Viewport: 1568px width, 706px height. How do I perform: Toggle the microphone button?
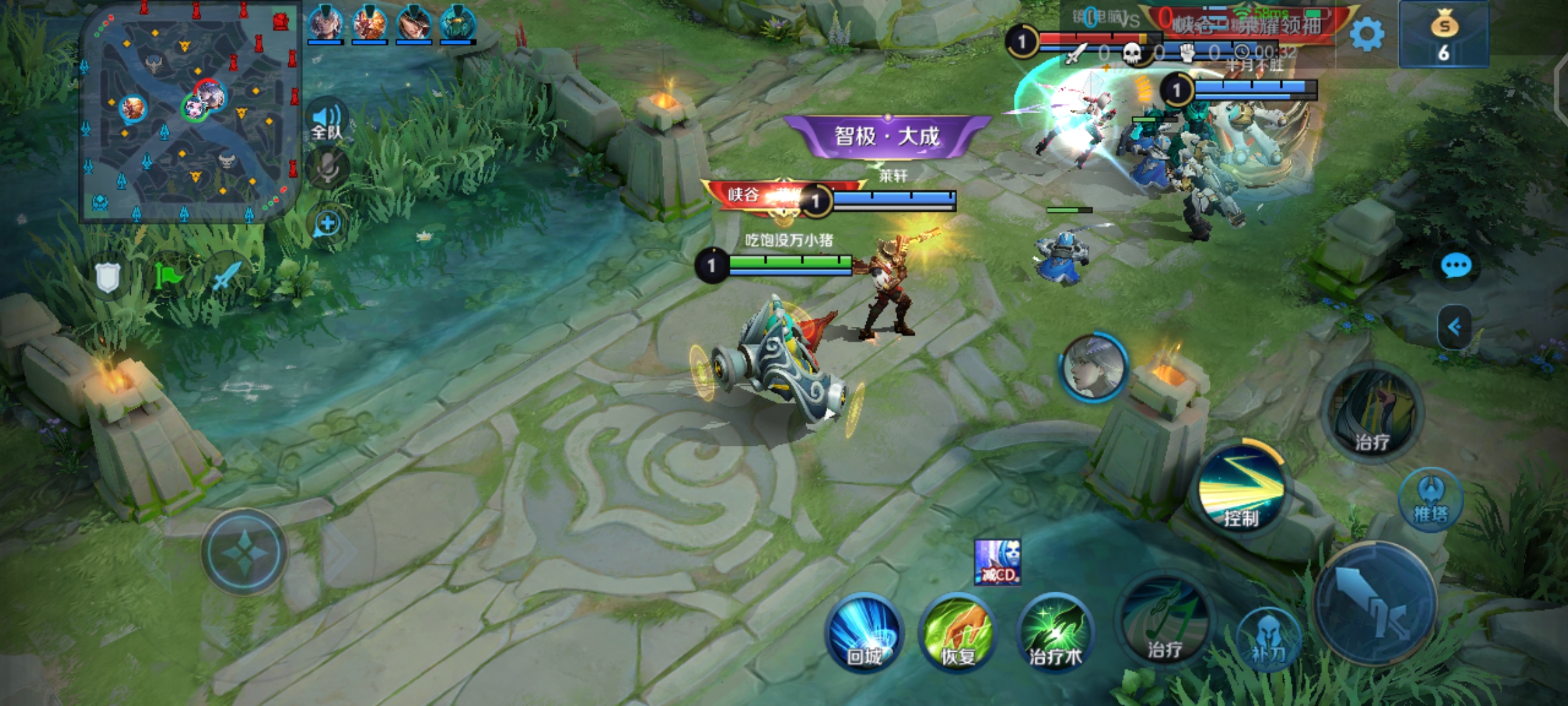click(327, 167)
